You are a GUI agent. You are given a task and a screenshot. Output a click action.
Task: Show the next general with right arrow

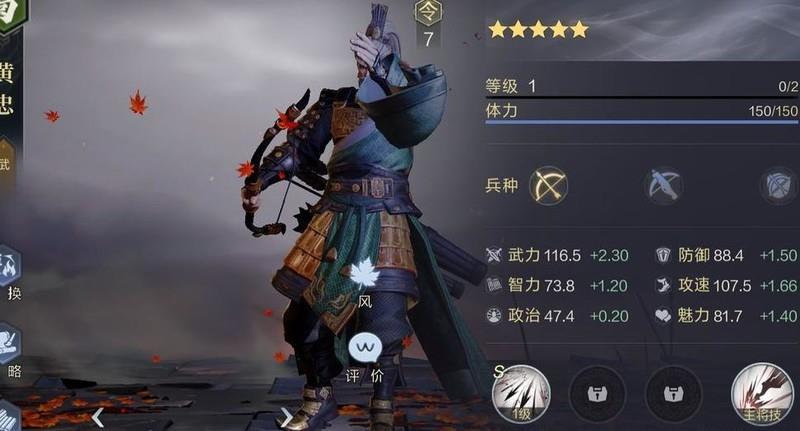[x=286, y=416]
